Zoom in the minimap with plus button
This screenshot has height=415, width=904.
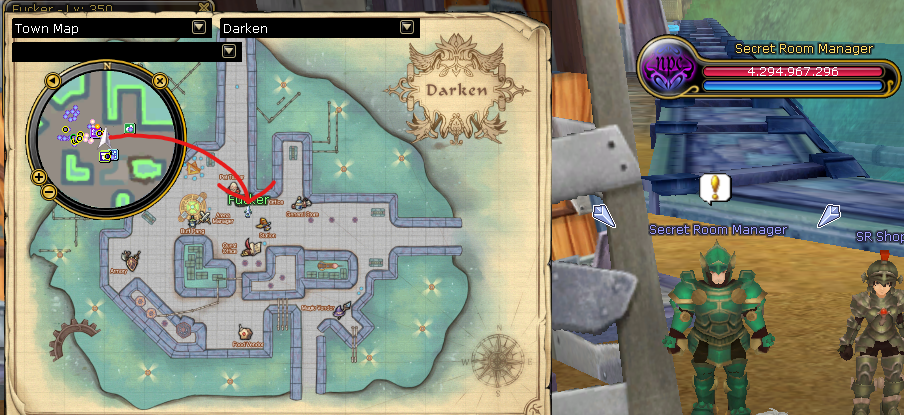point(39,178)
